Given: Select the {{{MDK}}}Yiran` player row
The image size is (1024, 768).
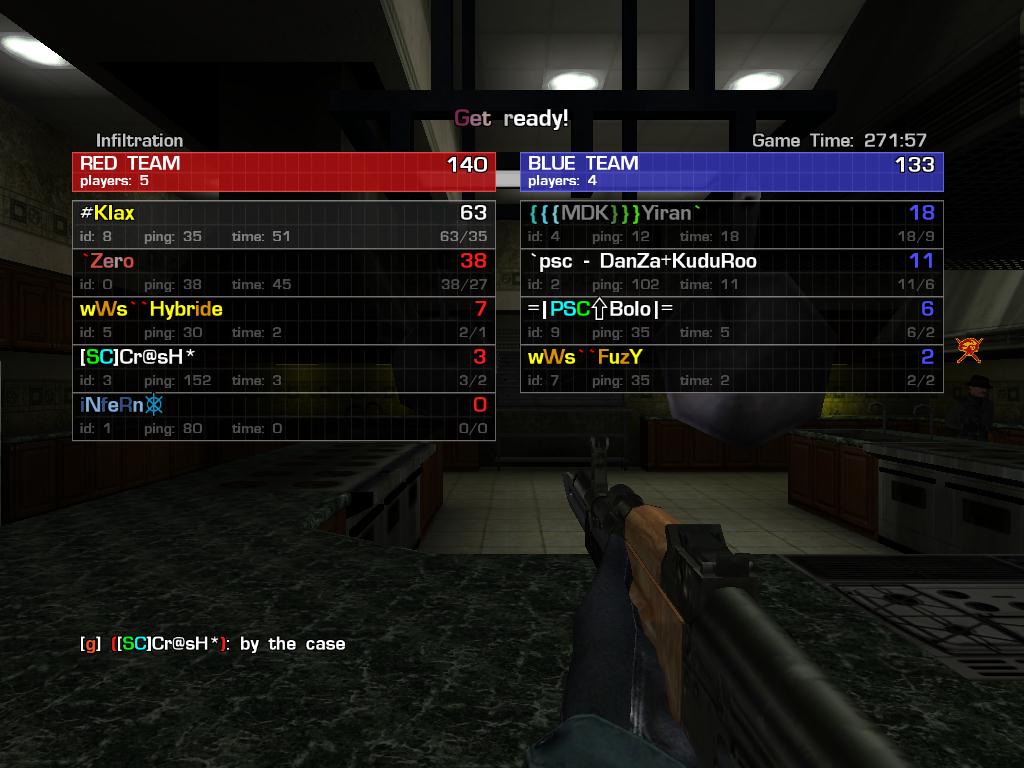Looking at the screenshot, I should pos(731,224).
